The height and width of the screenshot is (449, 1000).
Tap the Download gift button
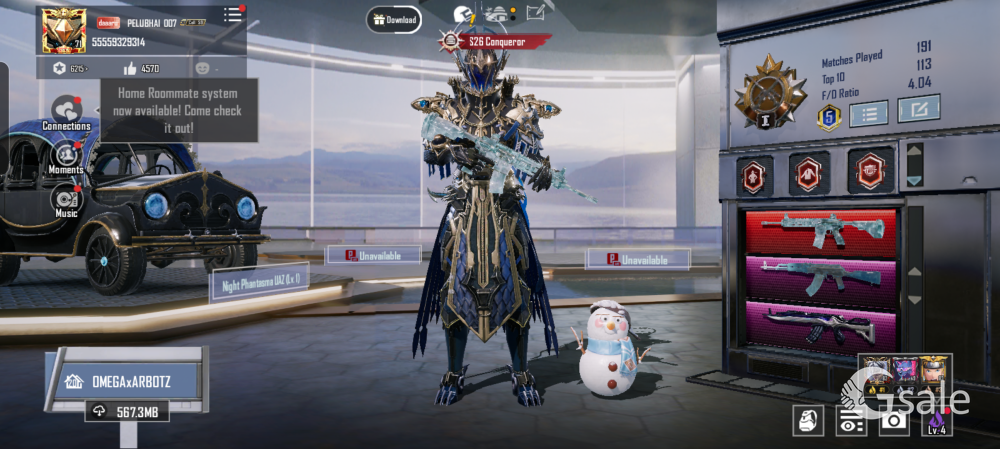click(x=394, y=19)
